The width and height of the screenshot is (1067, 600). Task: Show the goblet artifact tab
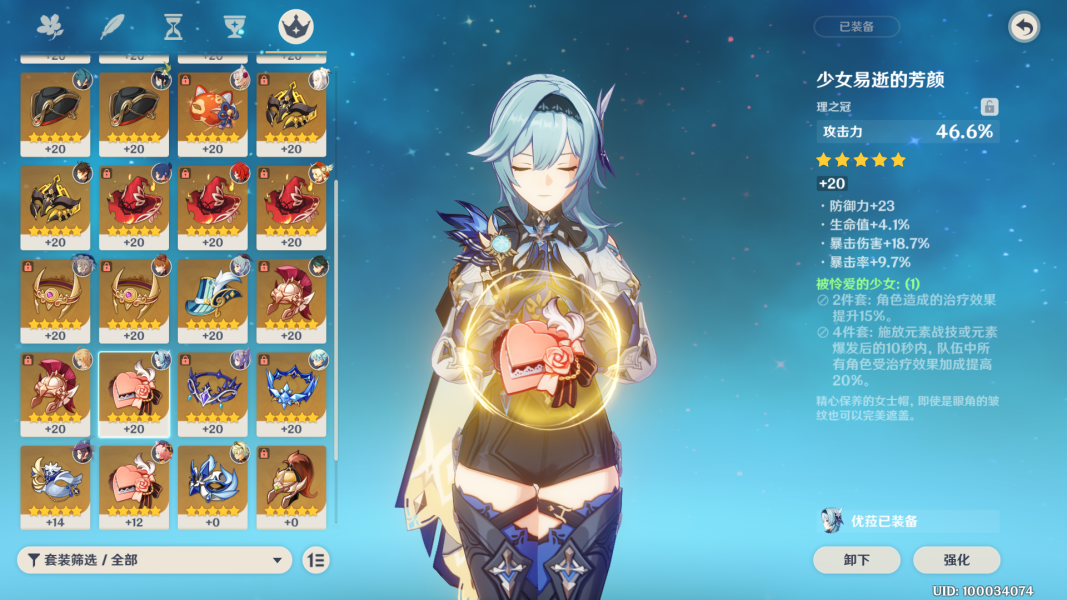click(235, 27)
